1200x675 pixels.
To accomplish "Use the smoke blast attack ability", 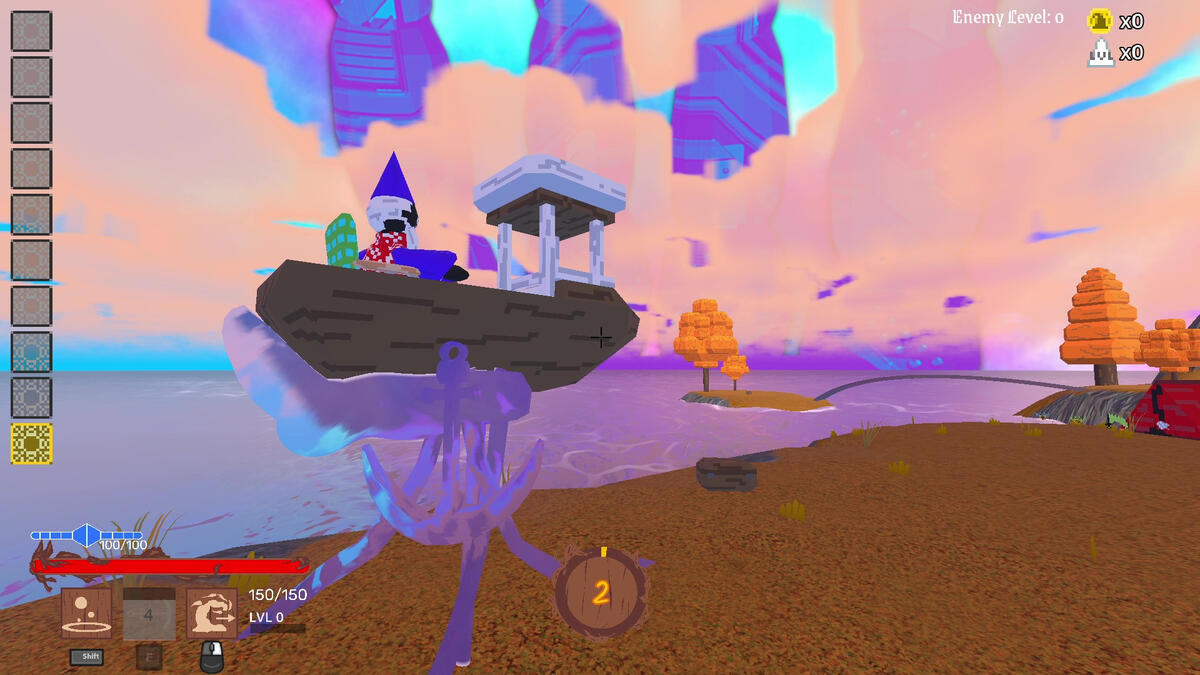I will click(212, 613).
